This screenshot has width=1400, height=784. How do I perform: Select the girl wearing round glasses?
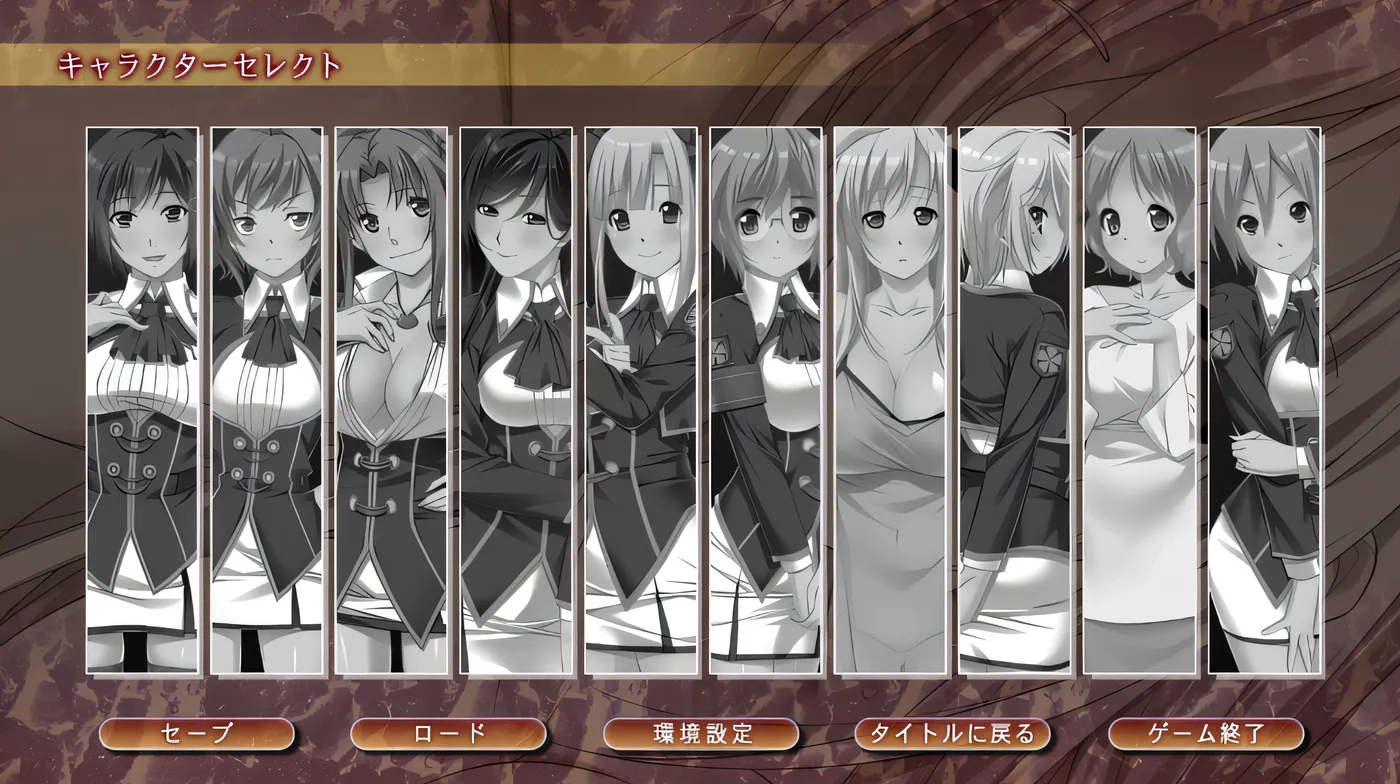pyautogui.click(x=766, y=400)
